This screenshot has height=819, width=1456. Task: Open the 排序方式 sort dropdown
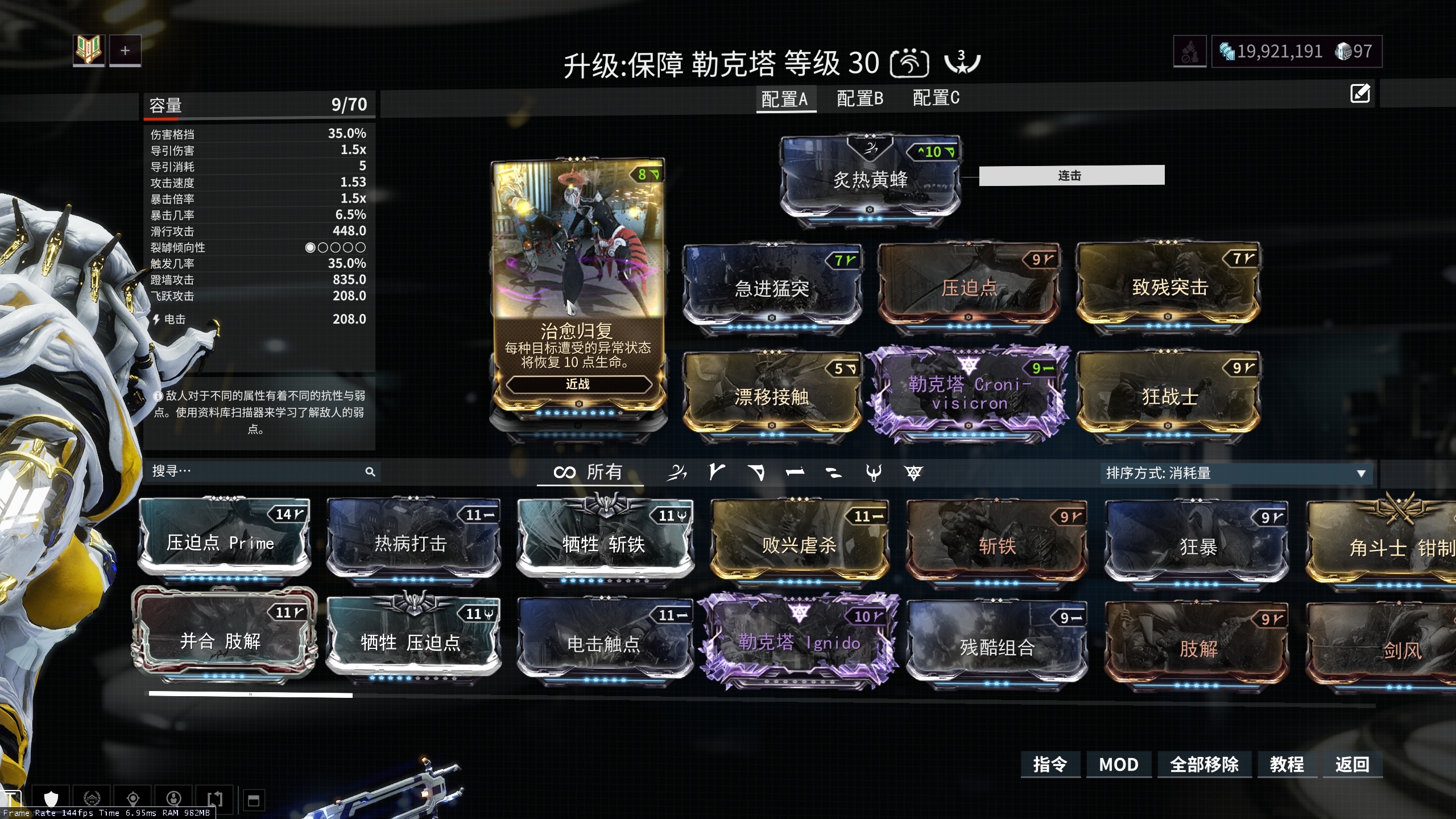click(x=1235, y=473)
